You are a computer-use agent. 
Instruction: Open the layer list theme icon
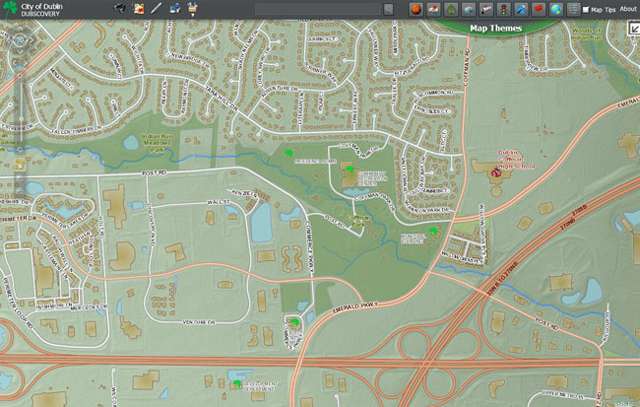point(573,9)
